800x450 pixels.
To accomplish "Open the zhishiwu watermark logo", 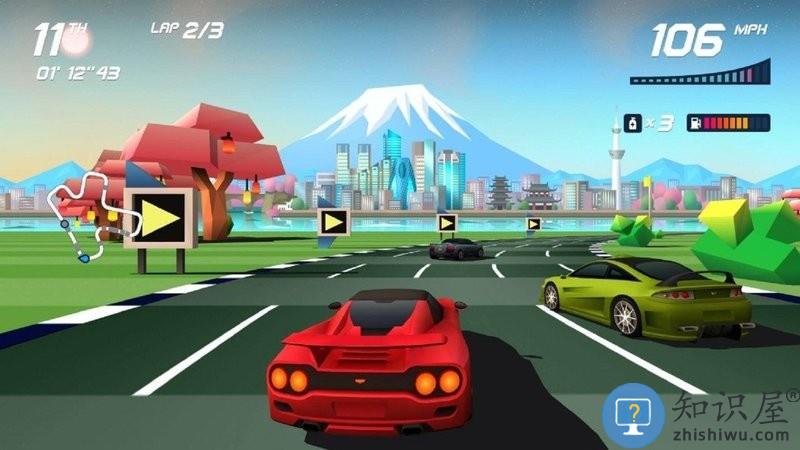I will 634,413.
